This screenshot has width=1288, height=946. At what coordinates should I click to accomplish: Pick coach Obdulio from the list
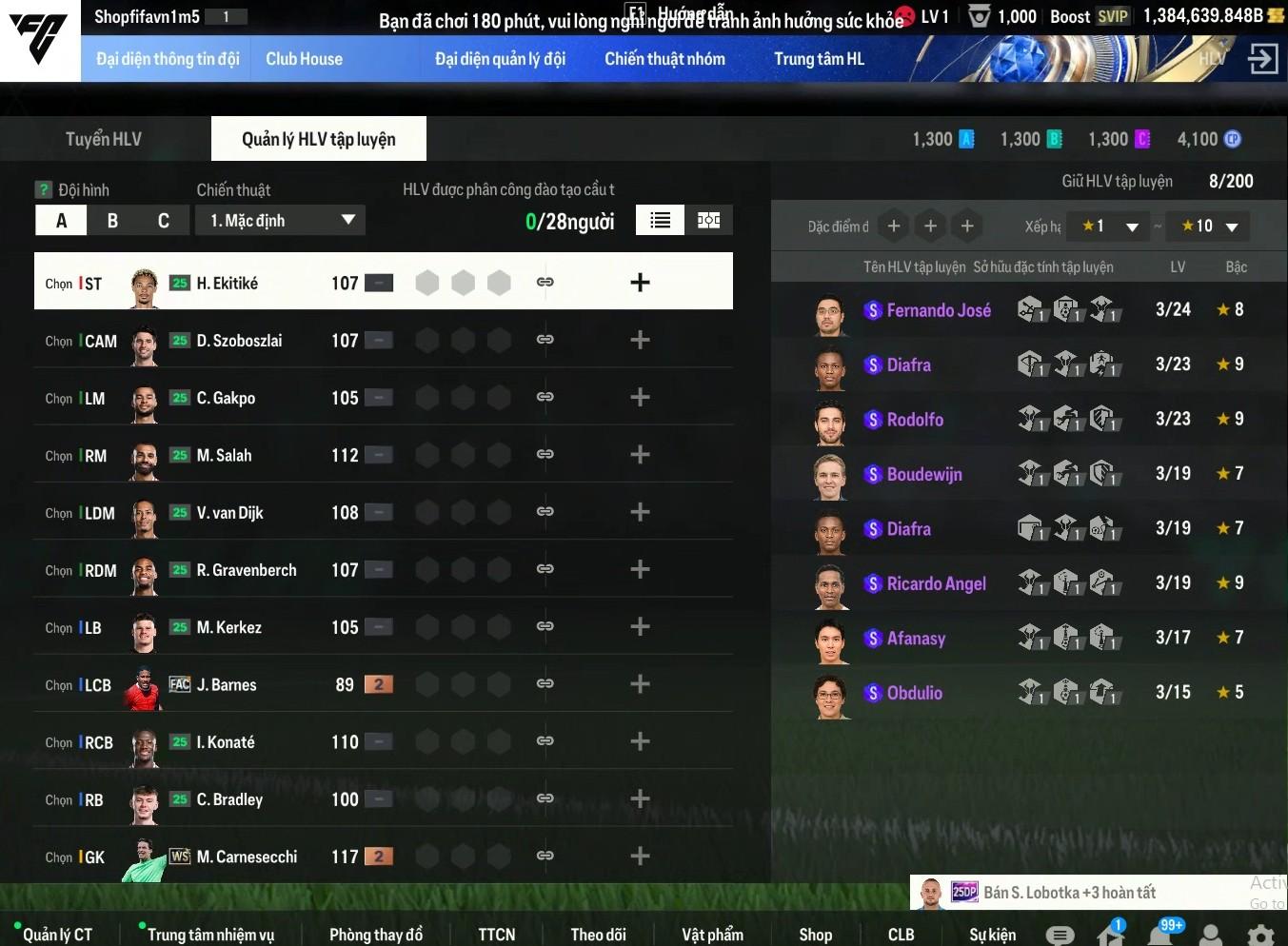click(x=914, y=693)
